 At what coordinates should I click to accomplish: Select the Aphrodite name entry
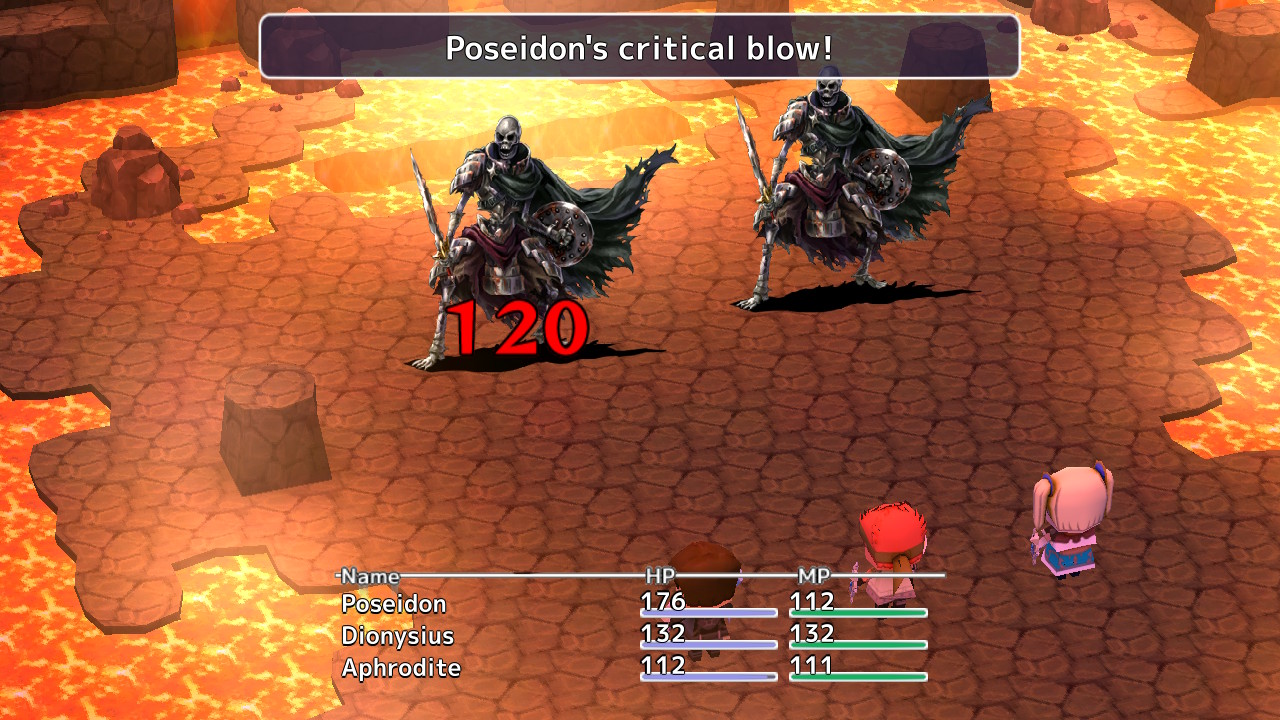(x=401, y=668)
